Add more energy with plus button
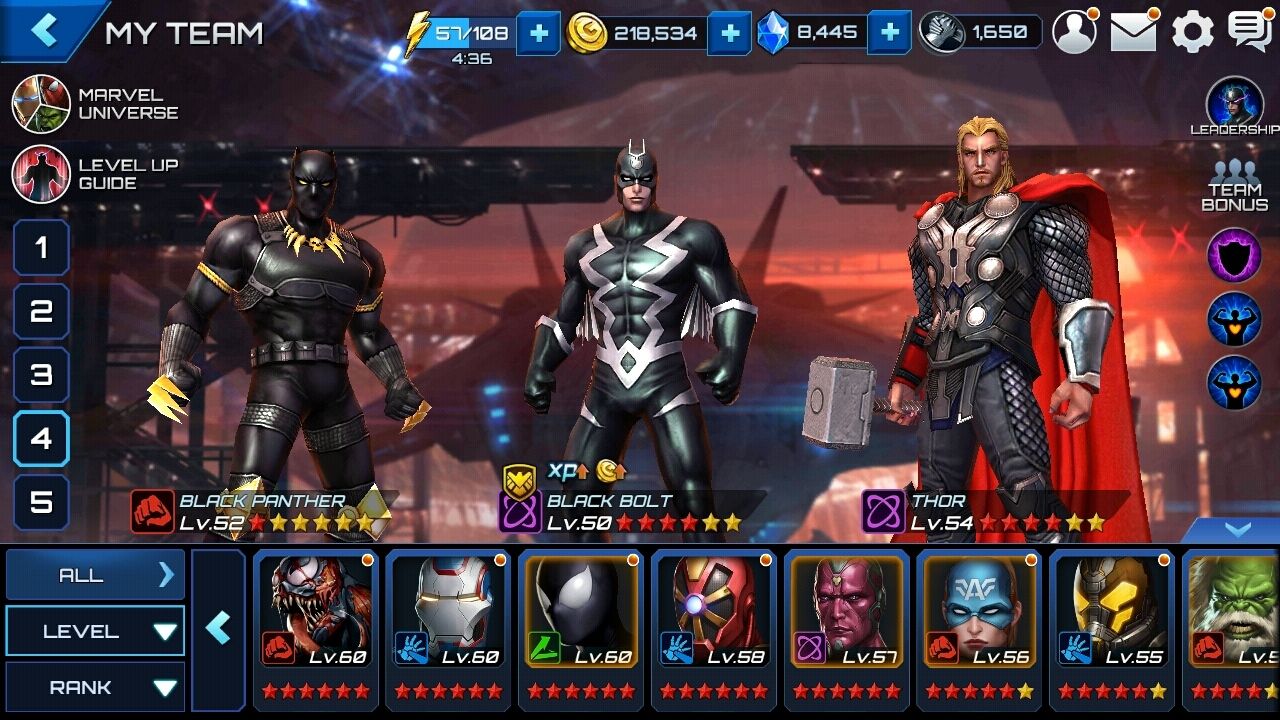The height and width of the screenshot is (720, 1280). pyautogui.click(x=539, y=33)
